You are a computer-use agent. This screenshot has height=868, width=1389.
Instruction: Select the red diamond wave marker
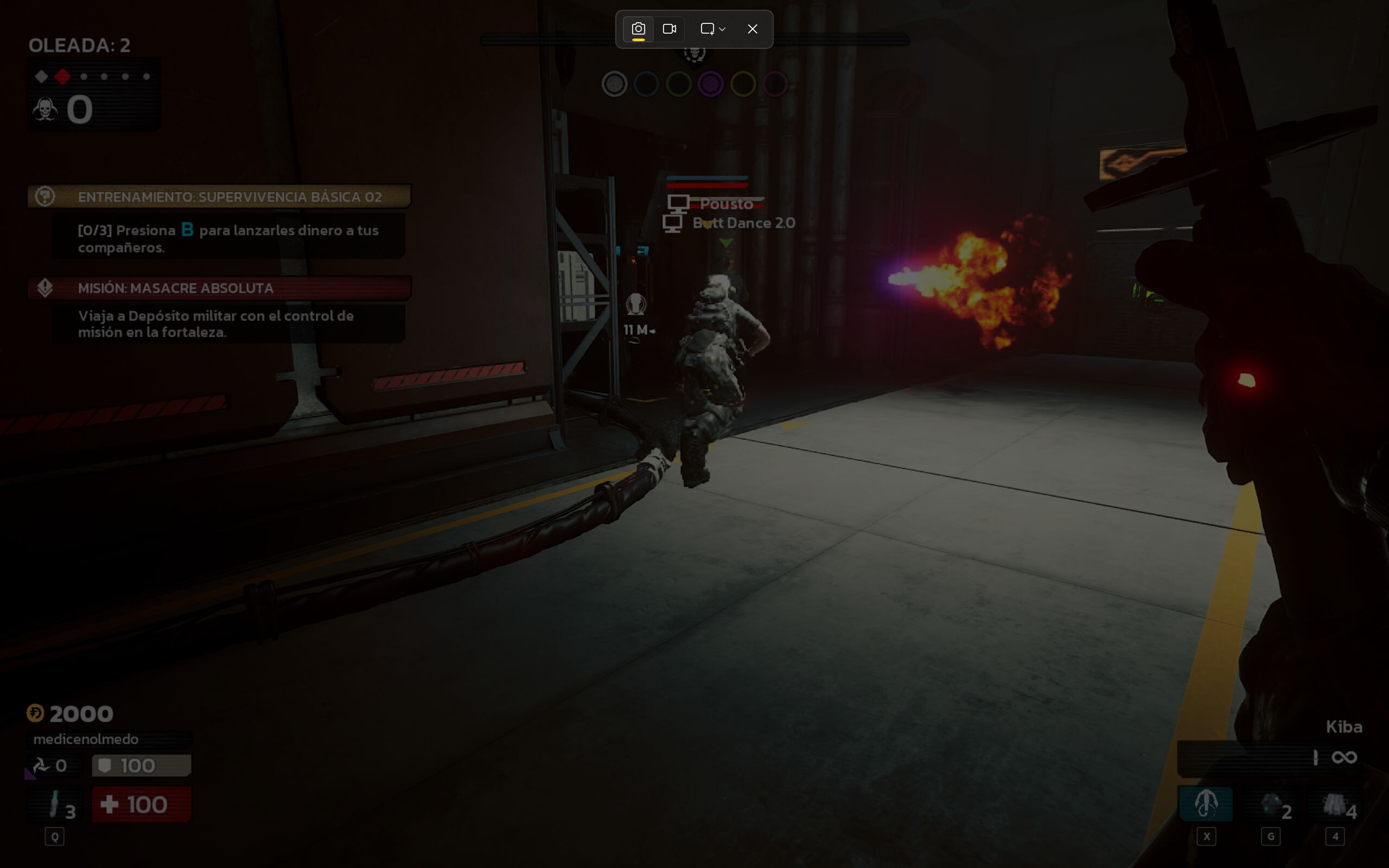click(x=62, y=76)
